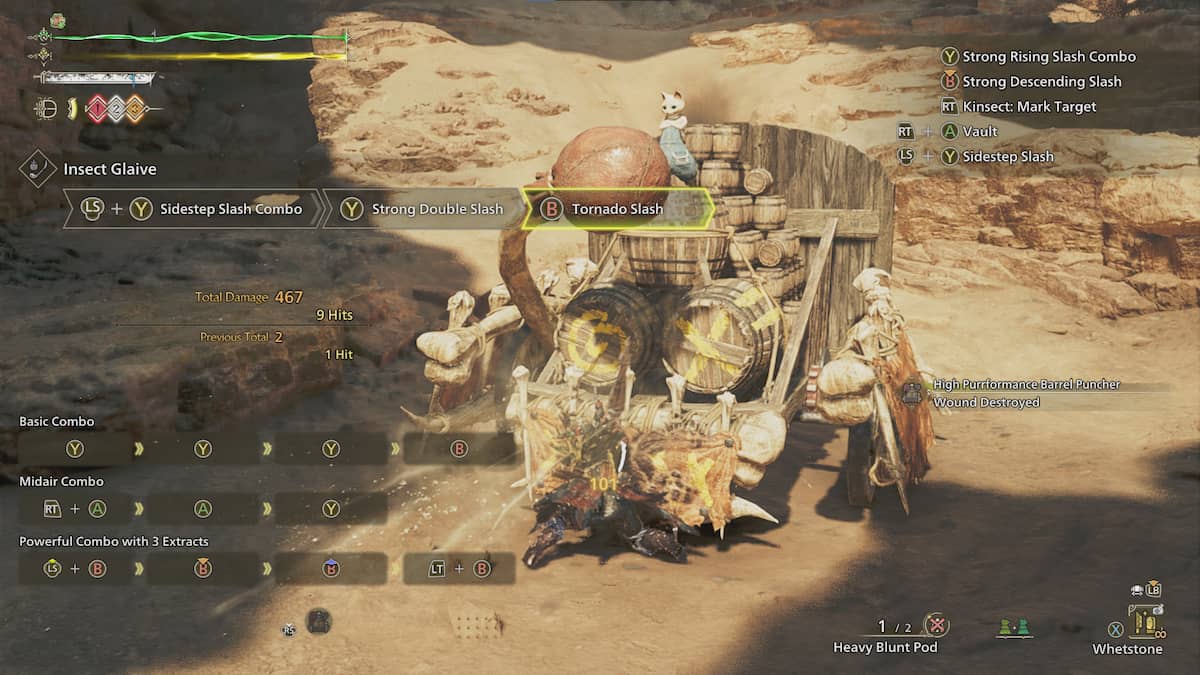
Task: Select the highlighted Tornado Slash combo step
Action: point(617,209)
